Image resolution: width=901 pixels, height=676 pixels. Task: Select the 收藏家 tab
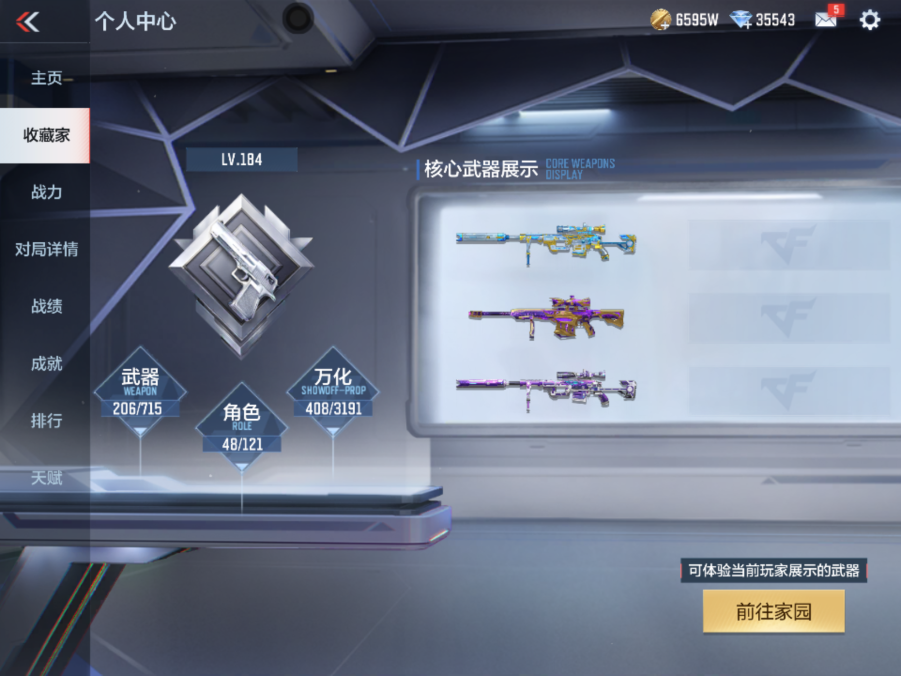click(46, 135)
